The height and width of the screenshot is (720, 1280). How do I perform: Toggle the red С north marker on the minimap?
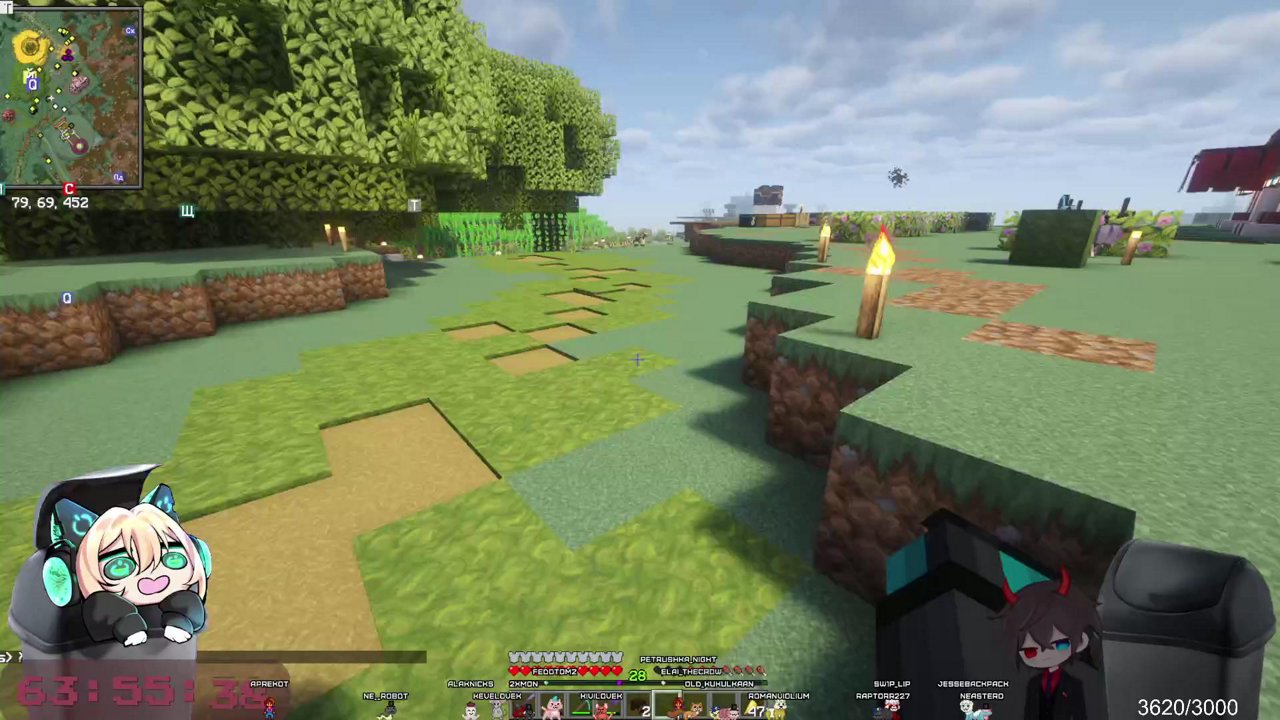pos(69,188)
